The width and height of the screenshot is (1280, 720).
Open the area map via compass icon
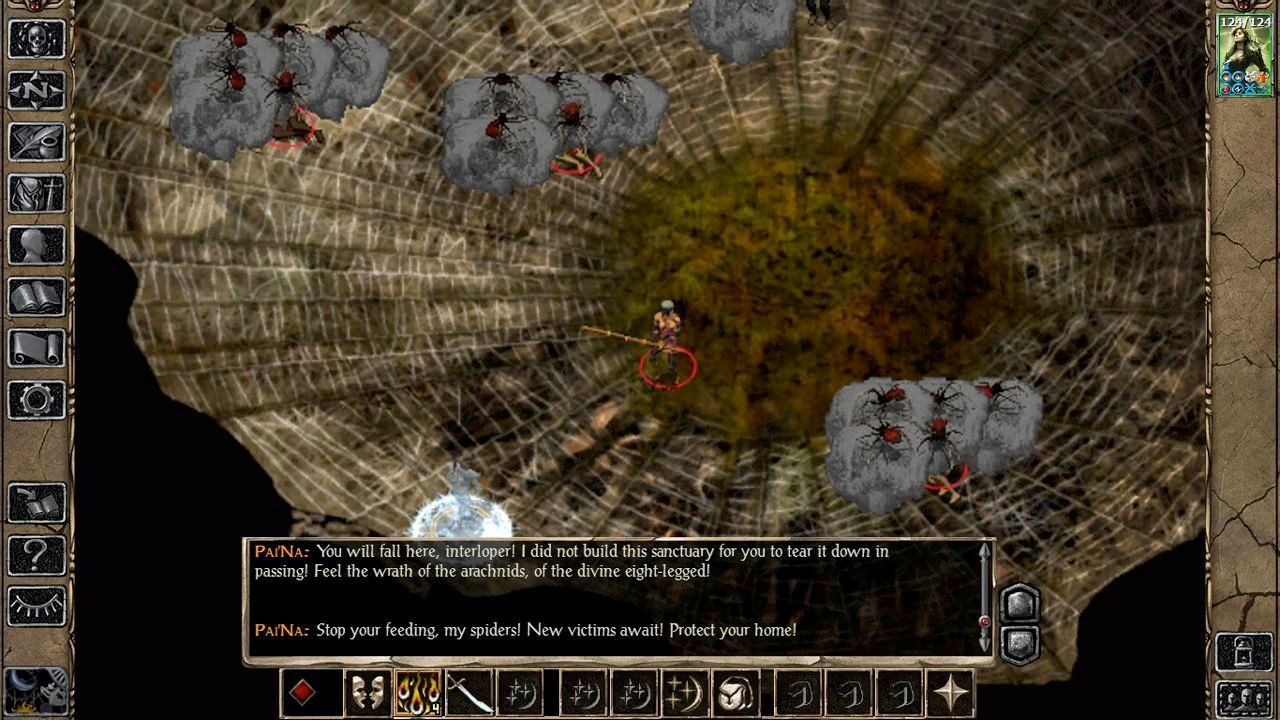click(37, 91)
